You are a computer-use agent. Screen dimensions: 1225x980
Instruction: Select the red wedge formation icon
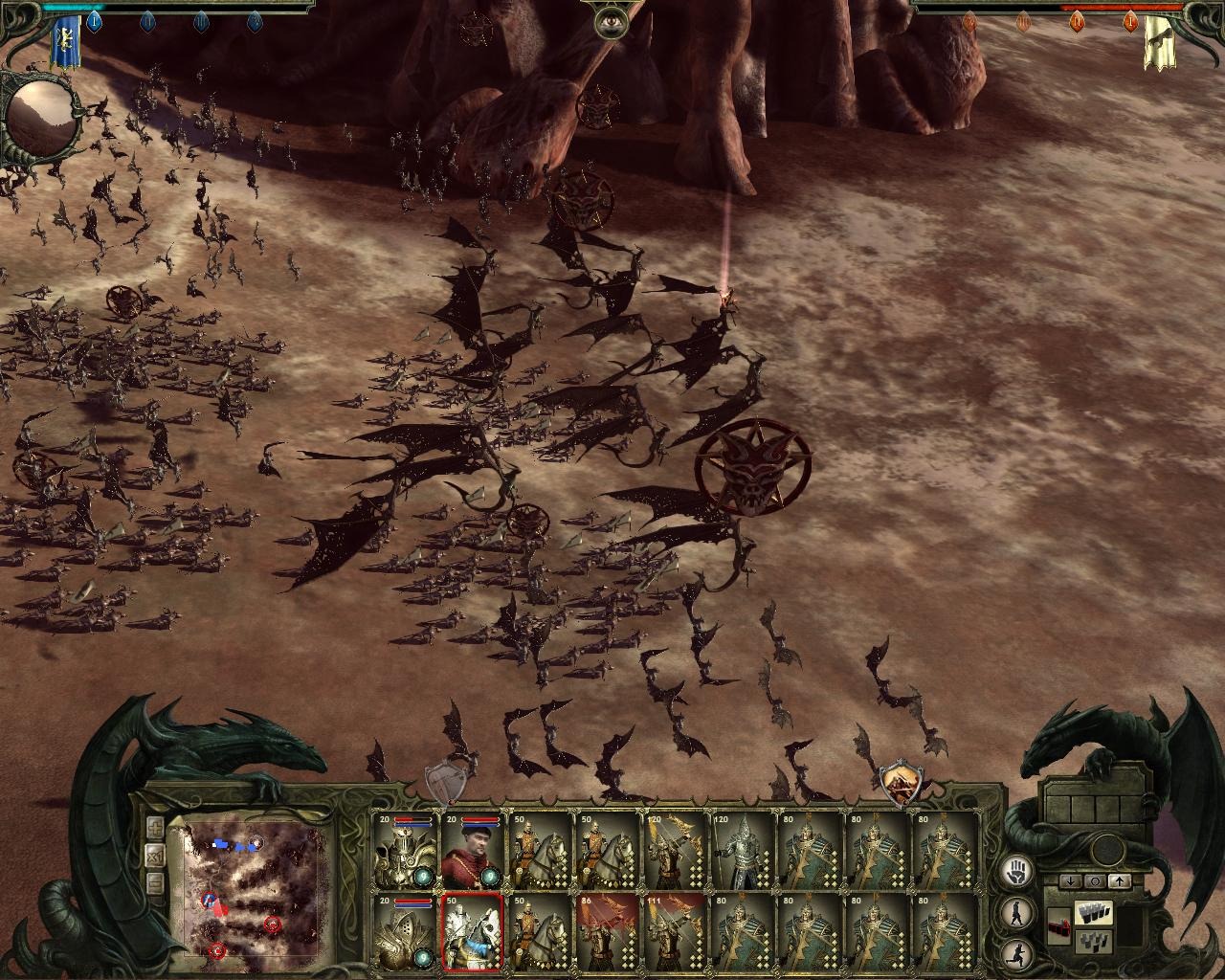pos(1060,926)
